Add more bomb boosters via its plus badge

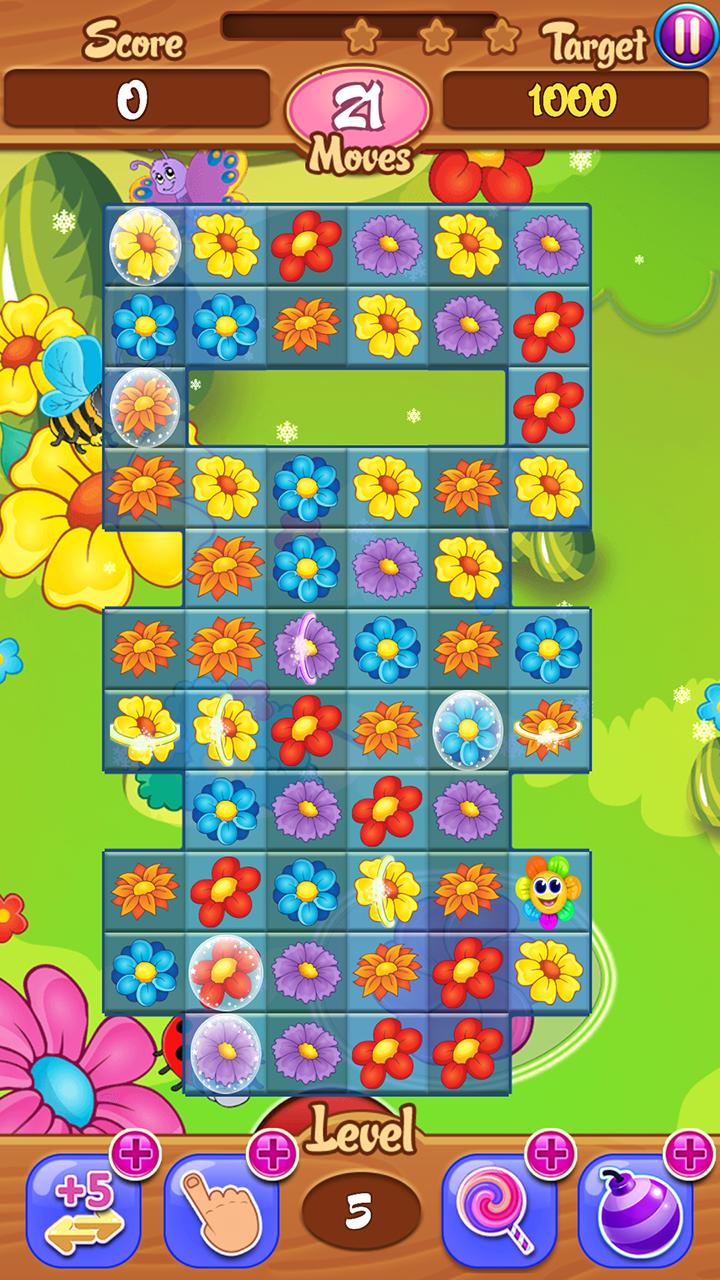(689, 1157)
